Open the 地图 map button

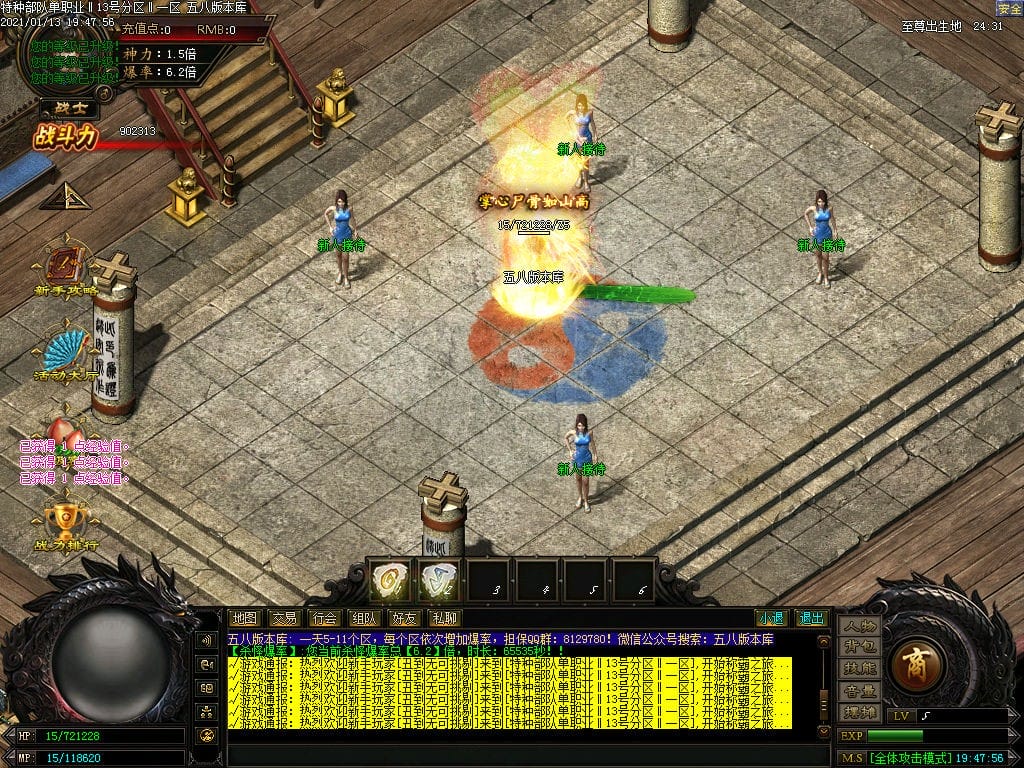point(244,618)
